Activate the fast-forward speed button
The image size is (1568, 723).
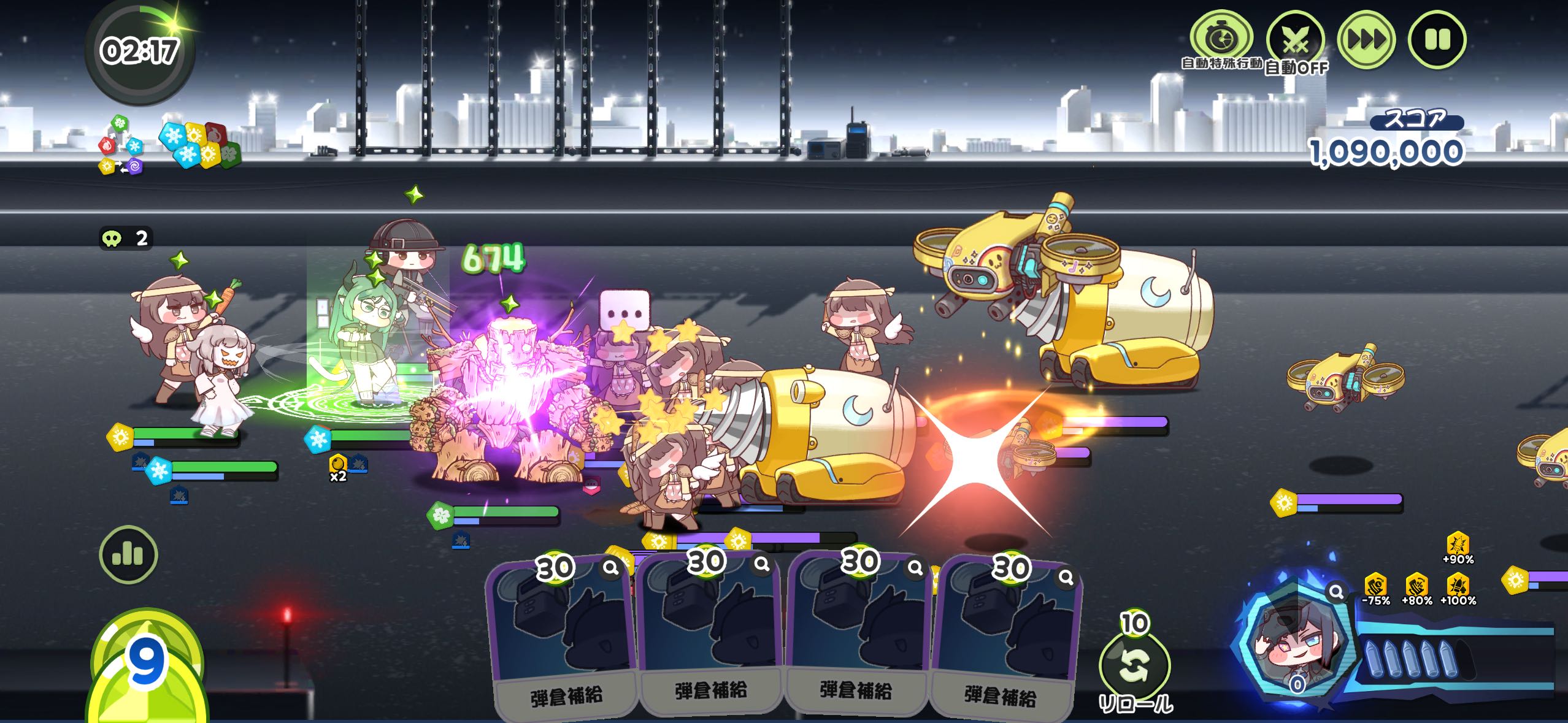pyautogui.click(x=1366, y=40)
